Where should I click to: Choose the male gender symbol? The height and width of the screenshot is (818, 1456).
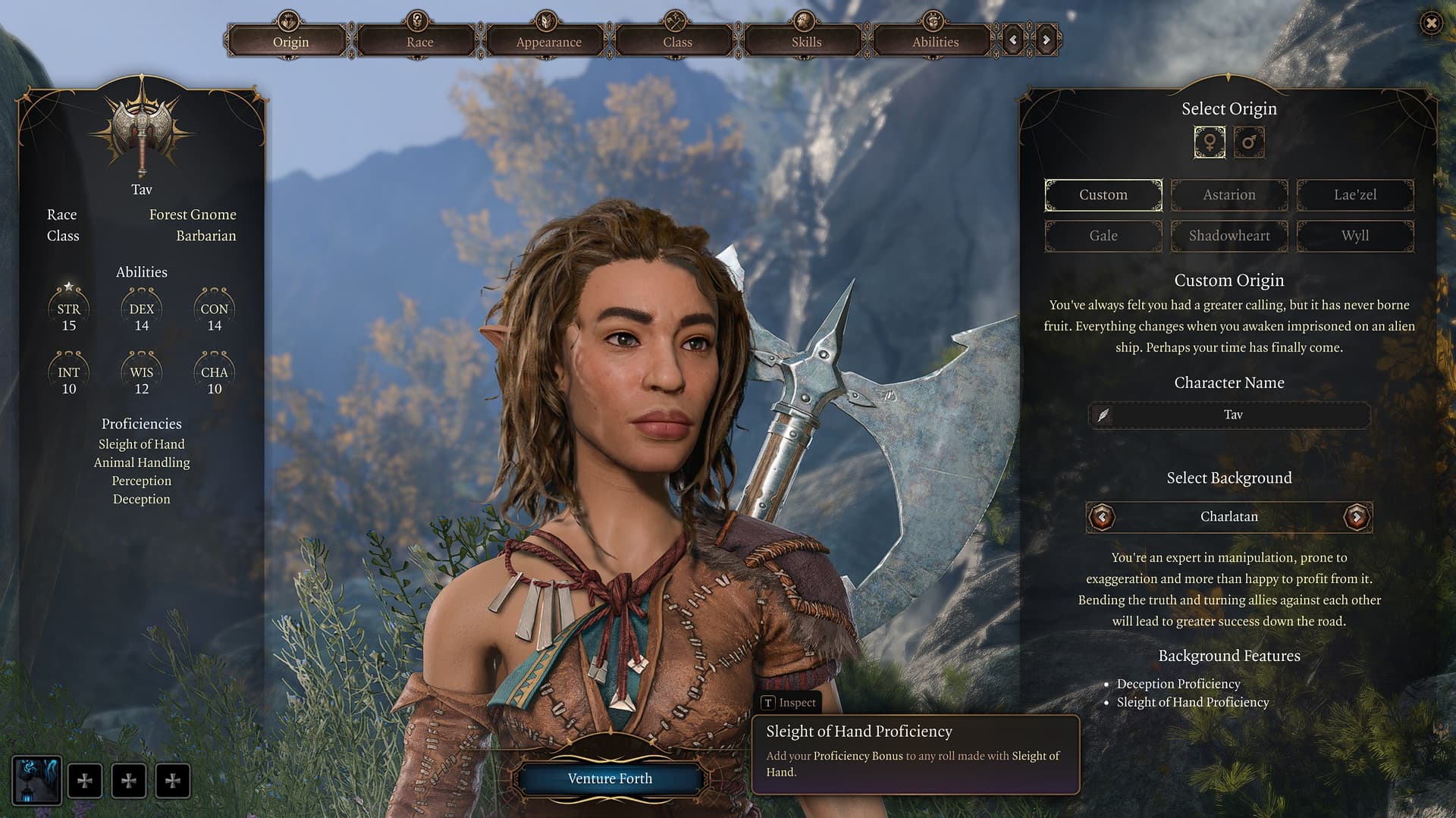tap(1249, 143)
